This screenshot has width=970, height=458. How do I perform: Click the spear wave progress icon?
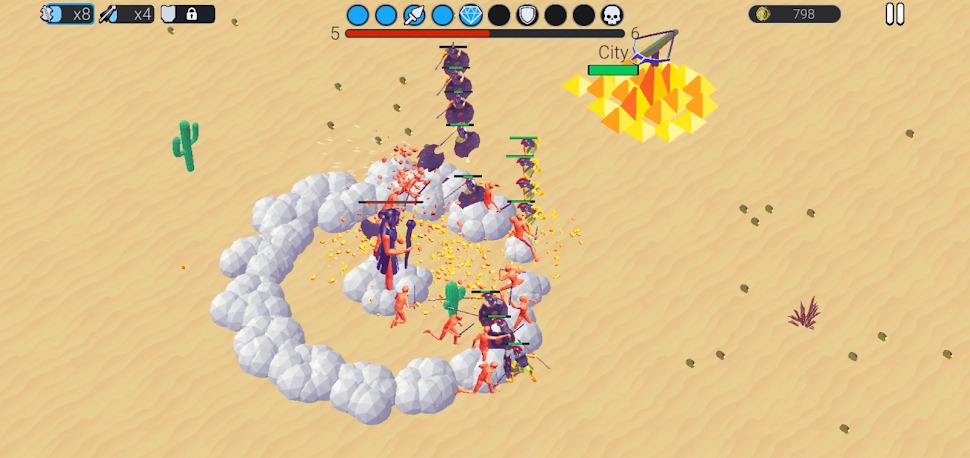coord(414,15)
